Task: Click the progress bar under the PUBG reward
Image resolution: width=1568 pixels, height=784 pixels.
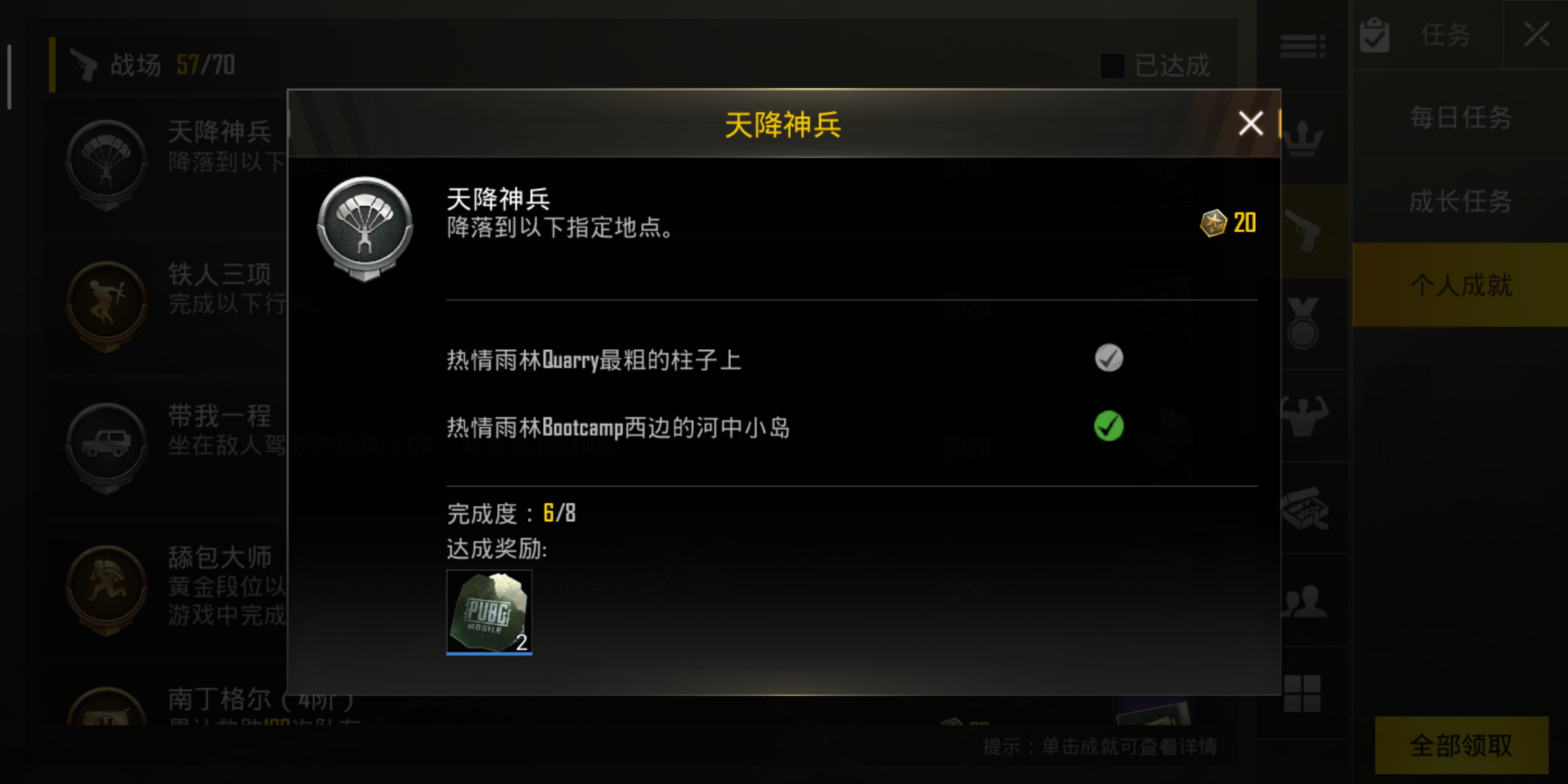Action: tap(489, 653)
